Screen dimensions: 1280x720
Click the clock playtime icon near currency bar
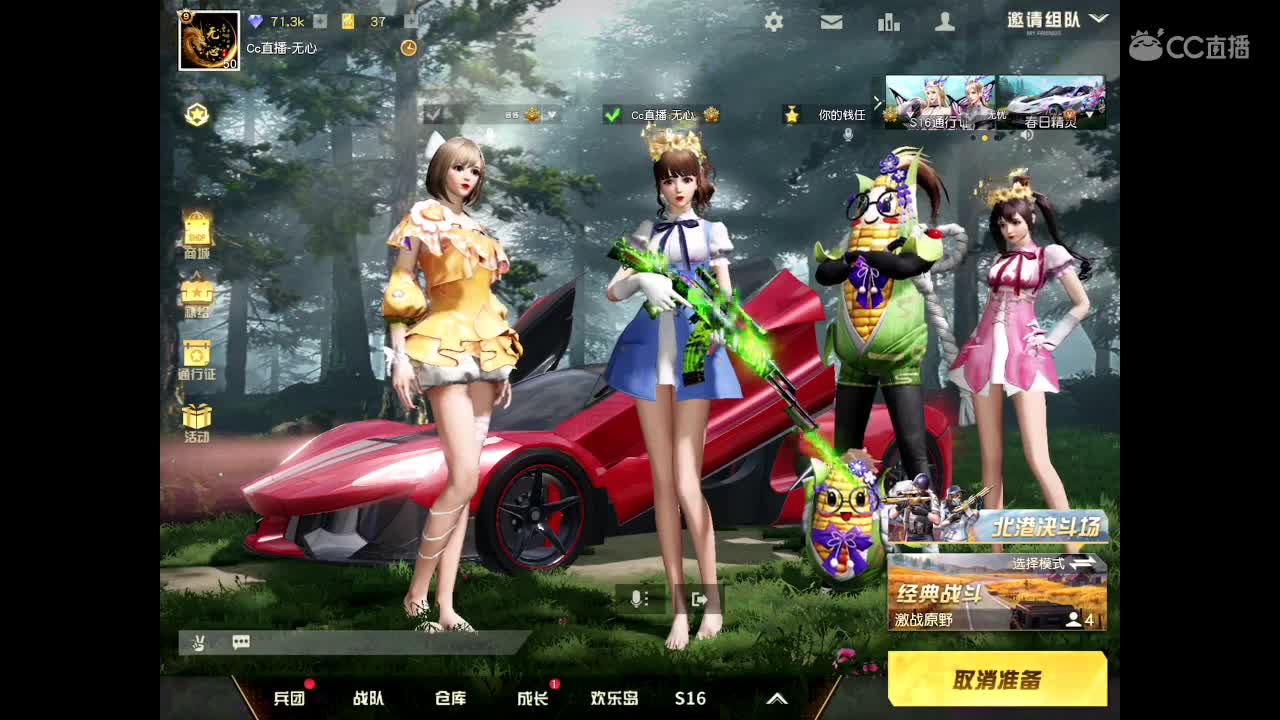click(408, 46)
